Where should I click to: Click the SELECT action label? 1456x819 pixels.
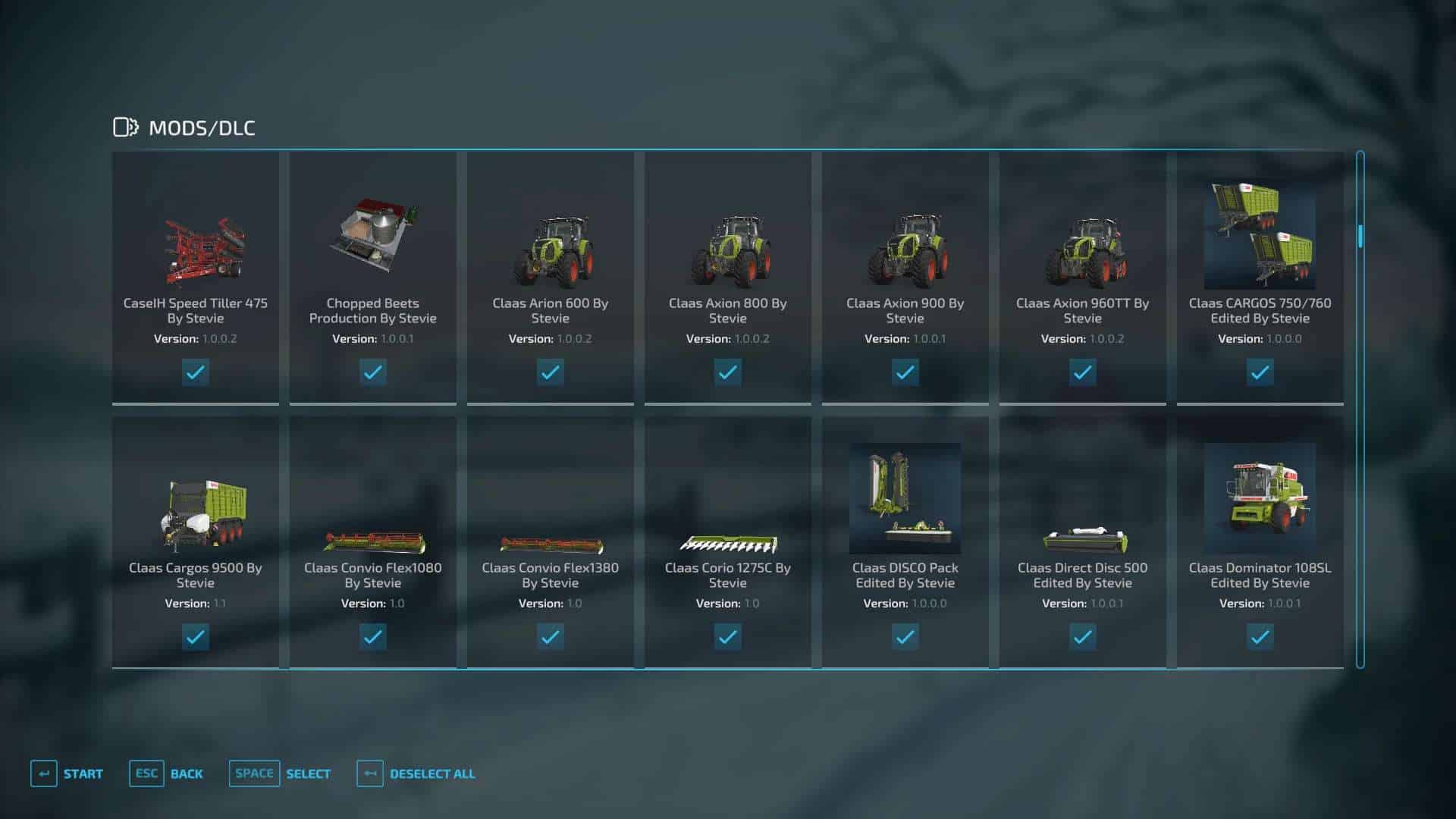coord(308,773)
